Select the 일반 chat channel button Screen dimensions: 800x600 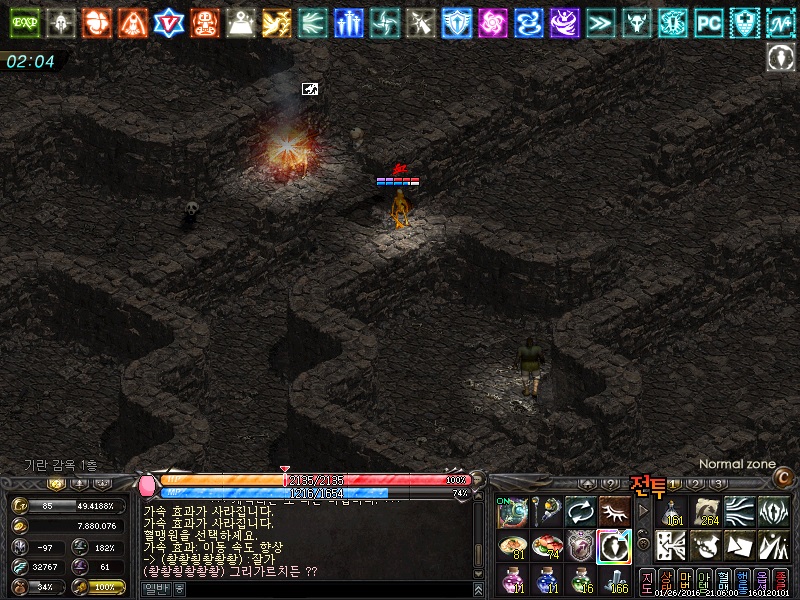coord(155,589)
